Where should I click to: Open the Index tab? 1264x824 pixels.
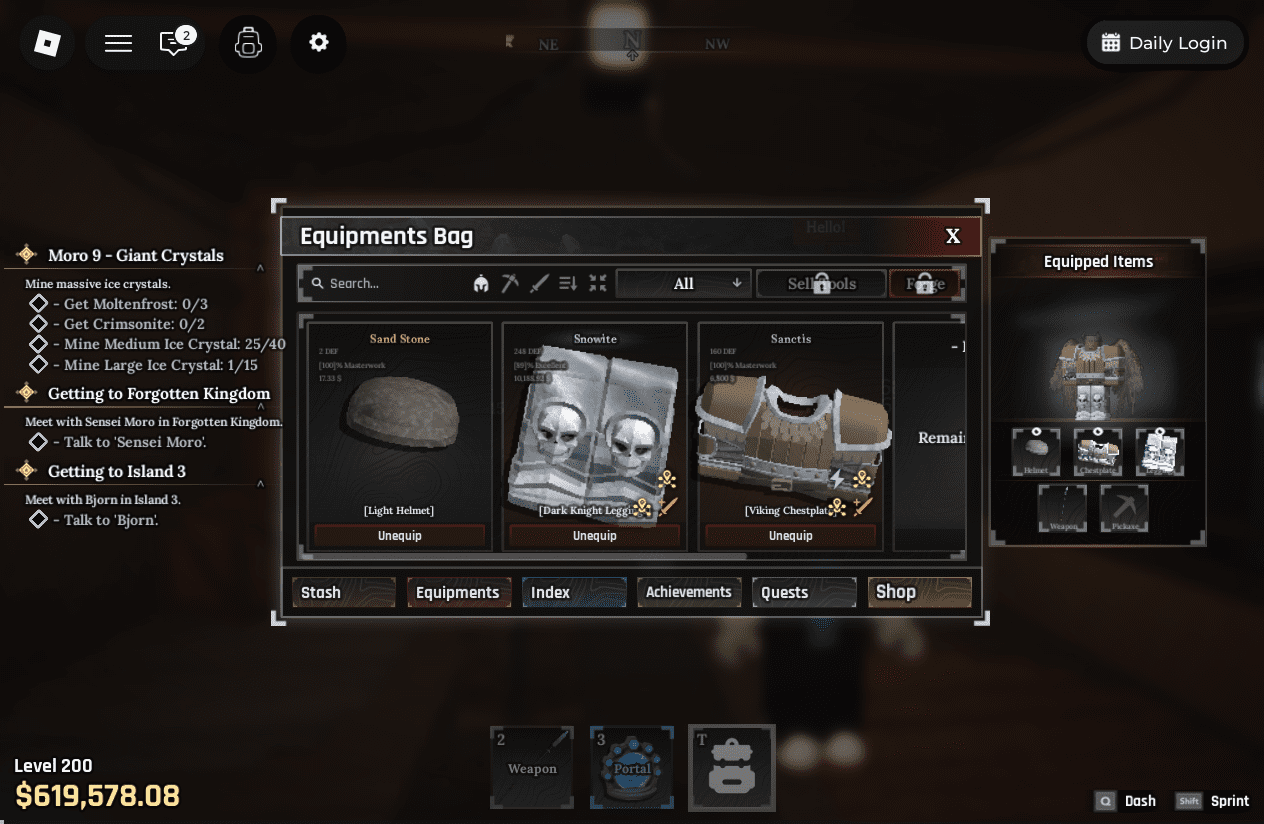pyautogui.click(x=574, y=592)
